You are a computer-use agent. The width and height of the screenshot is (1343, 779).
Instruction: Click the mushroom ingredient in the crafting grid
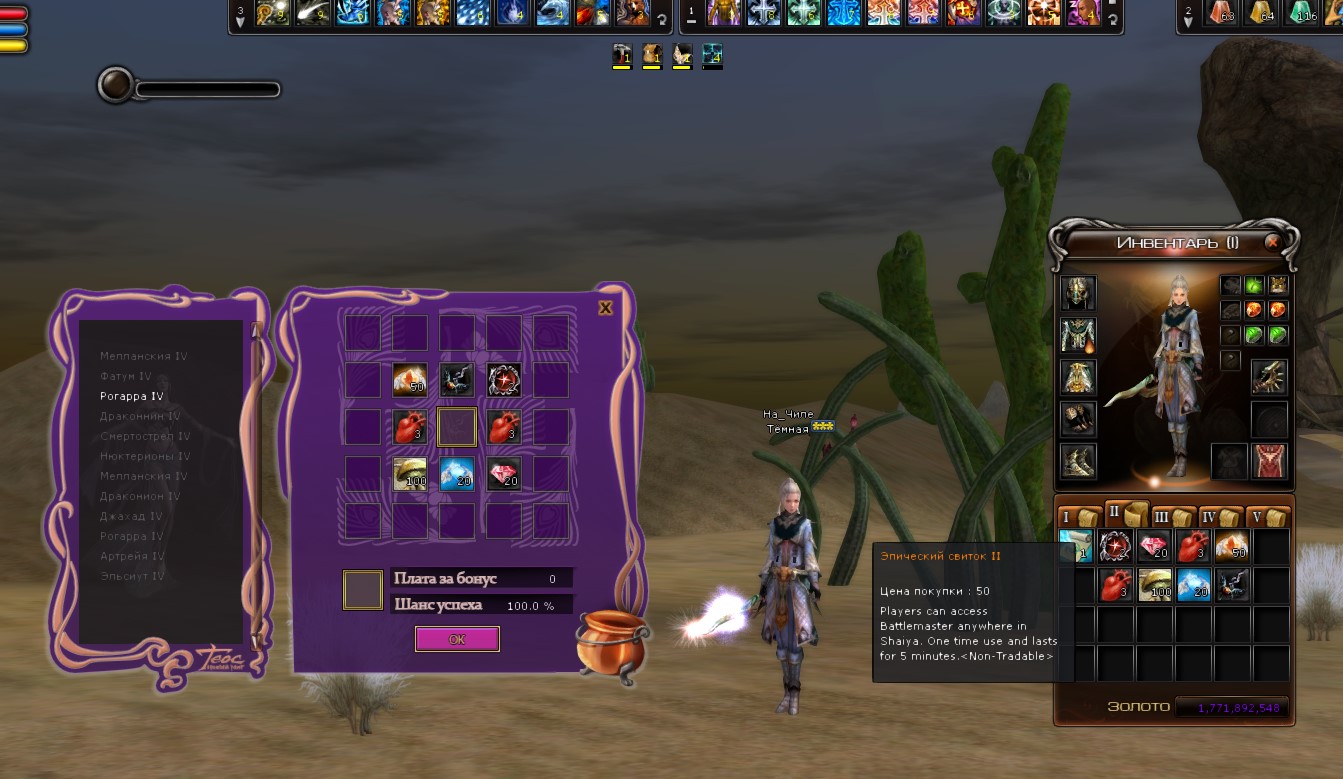point(410,473)
